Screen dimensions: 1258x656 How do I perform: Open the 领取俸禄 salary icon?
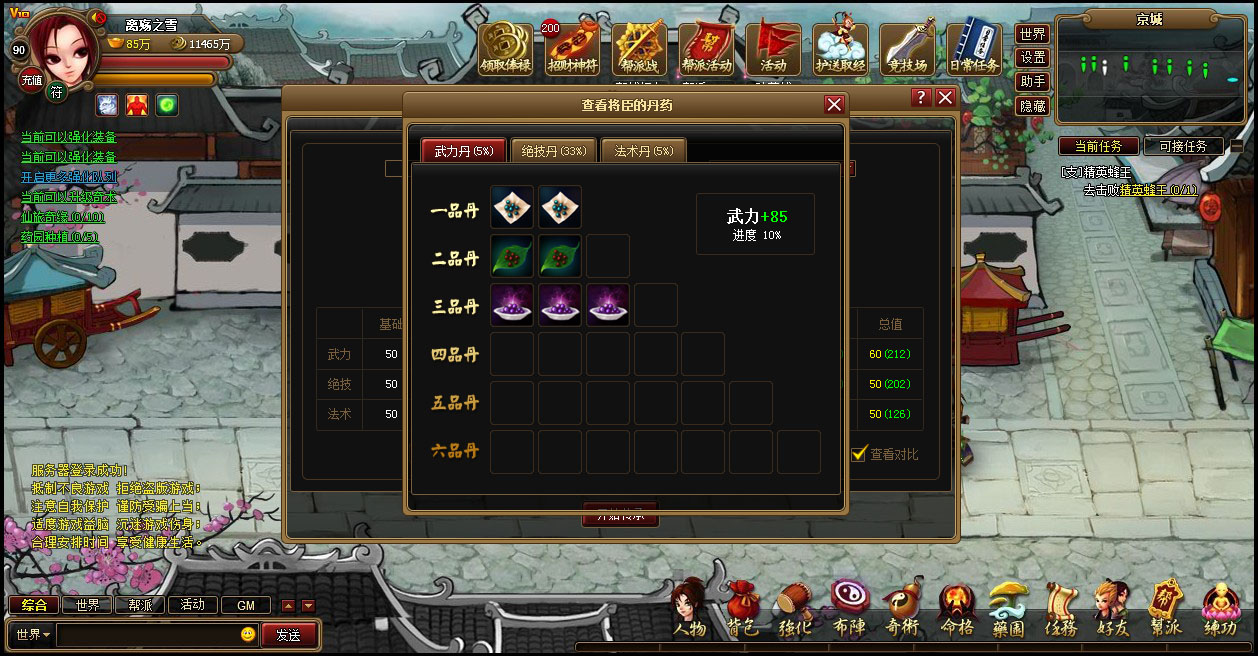506,49
